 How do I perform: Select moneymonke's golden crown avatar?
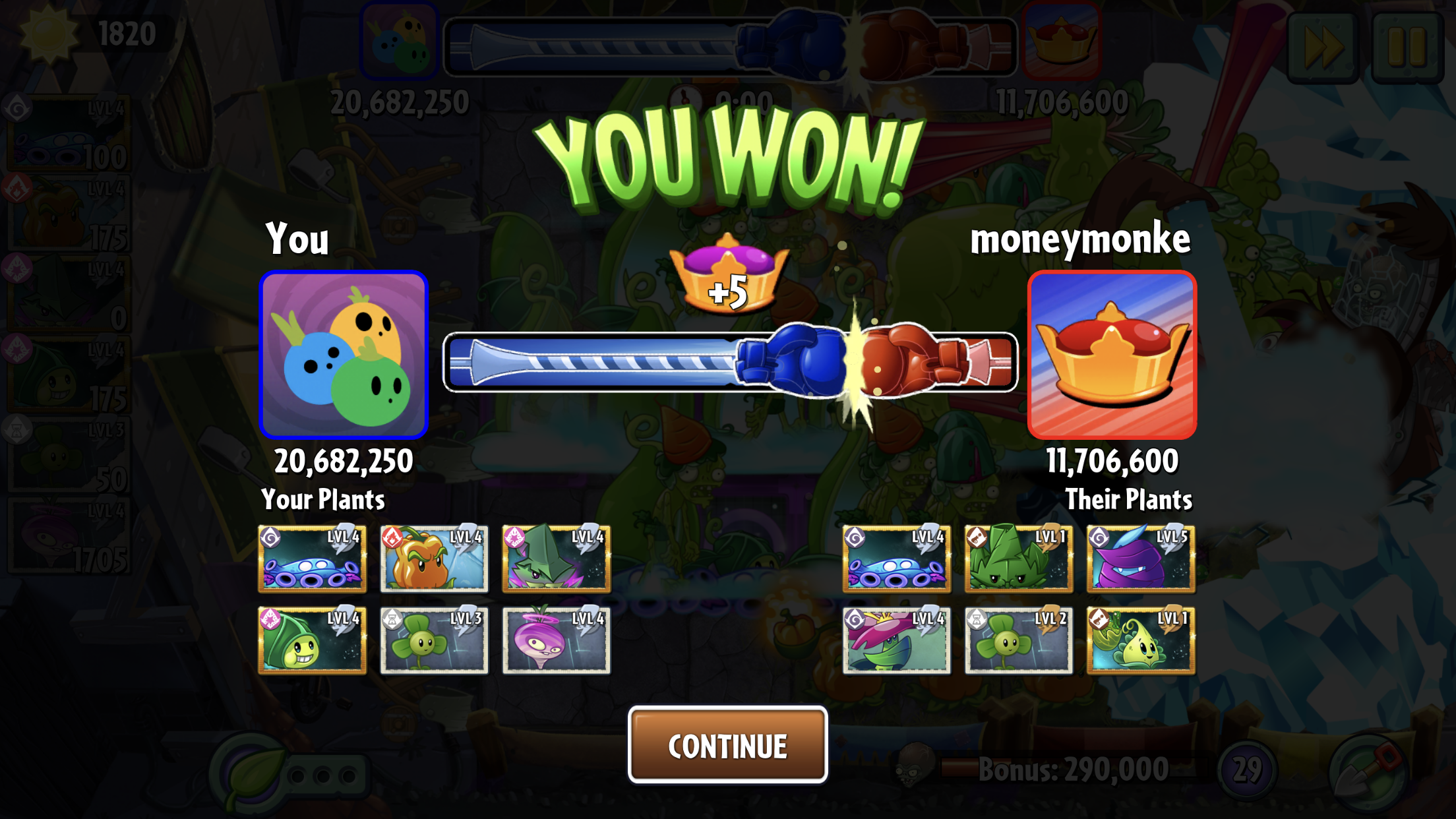(1112, 355)
